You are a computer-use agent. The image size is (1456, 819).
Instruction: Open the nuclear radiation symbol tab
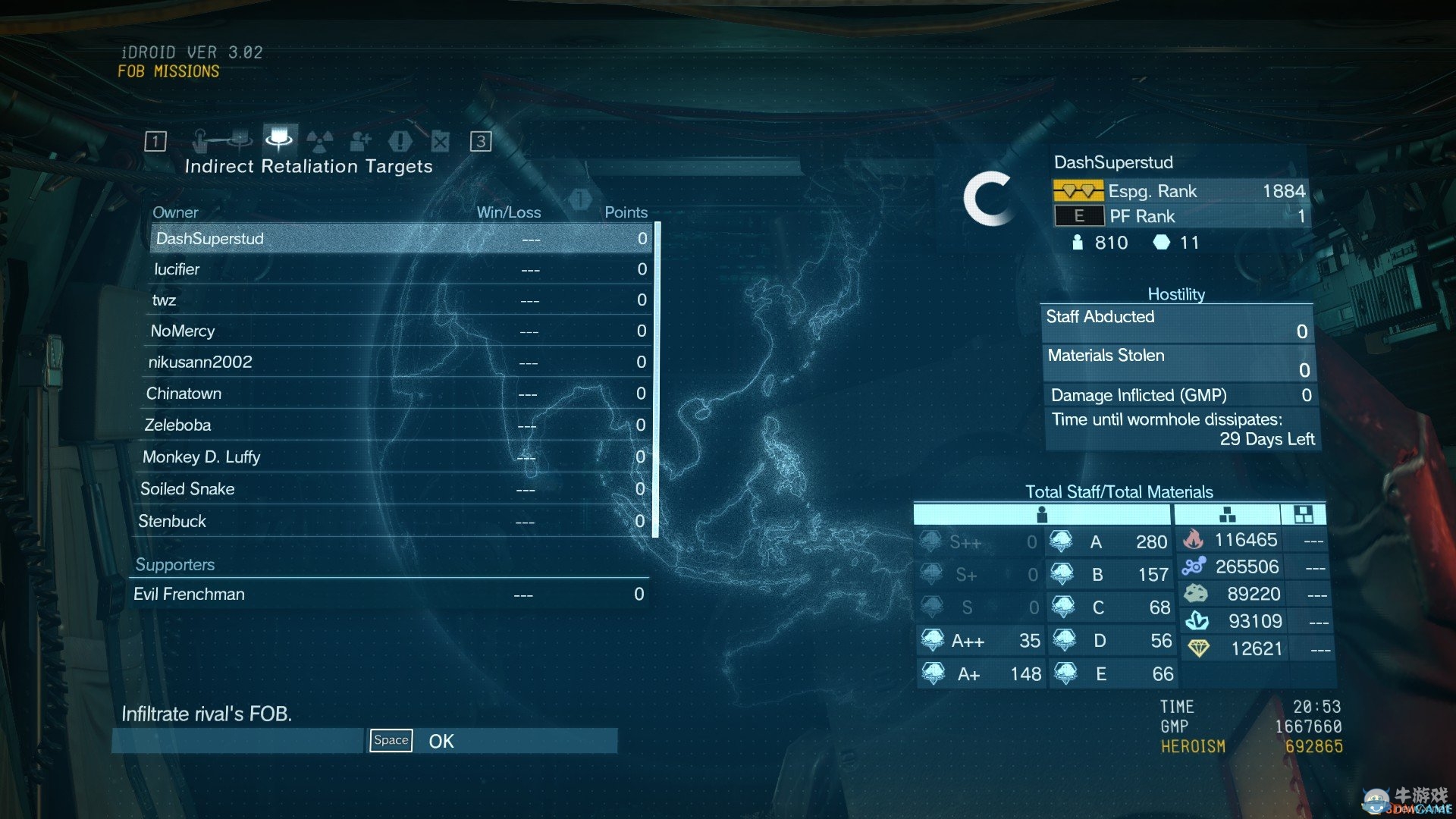pyautogui.click(x=320, y=141)
